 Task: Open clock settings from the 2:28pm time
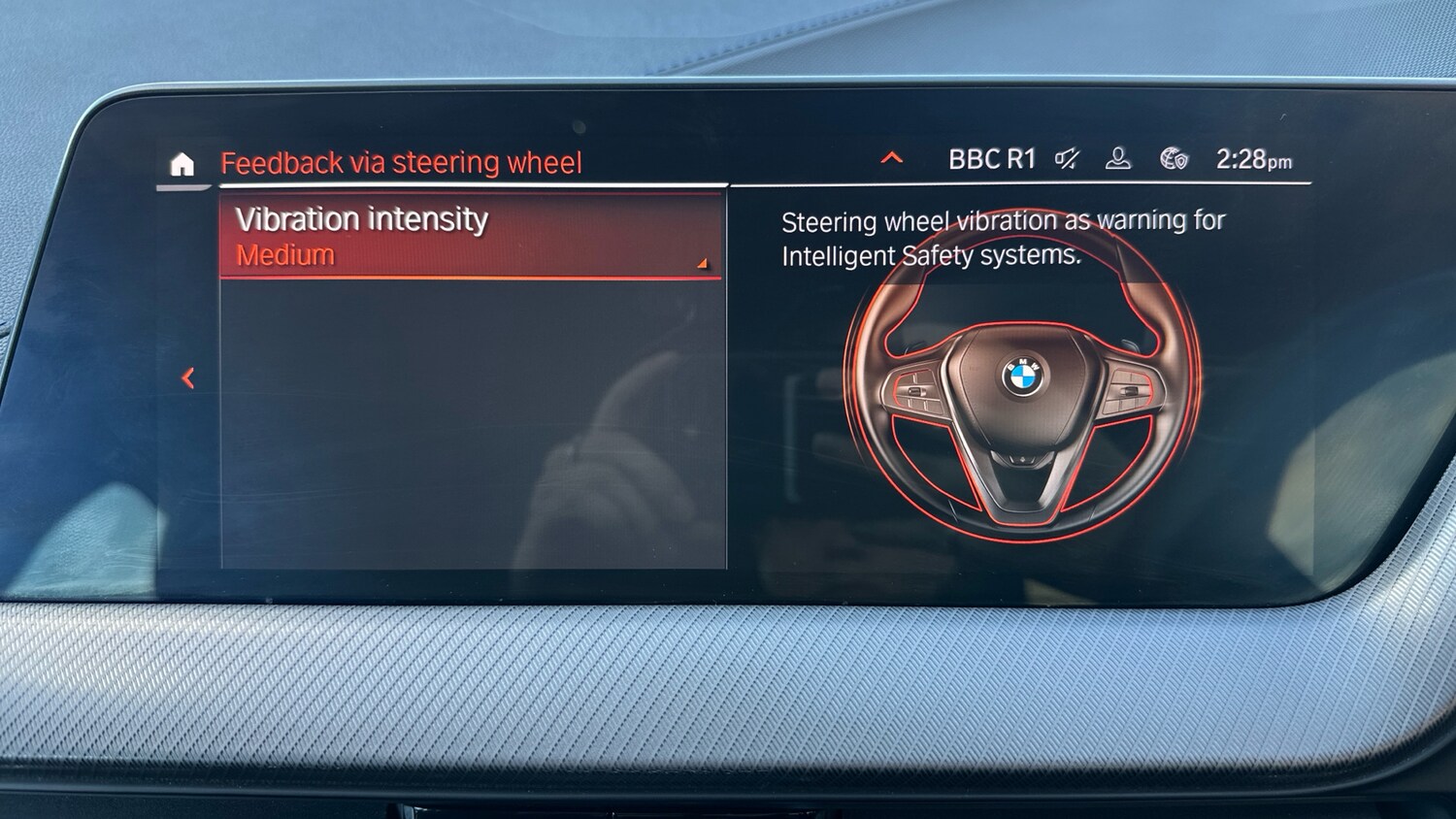[x=1253, y=160]
